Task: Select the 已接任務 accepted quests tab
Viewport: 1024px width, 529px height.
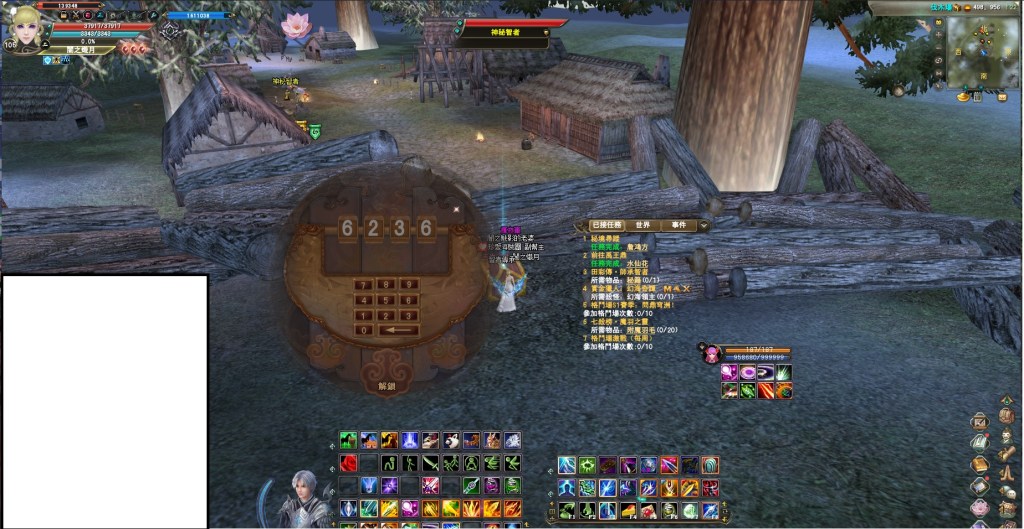Action: [607, 225]
